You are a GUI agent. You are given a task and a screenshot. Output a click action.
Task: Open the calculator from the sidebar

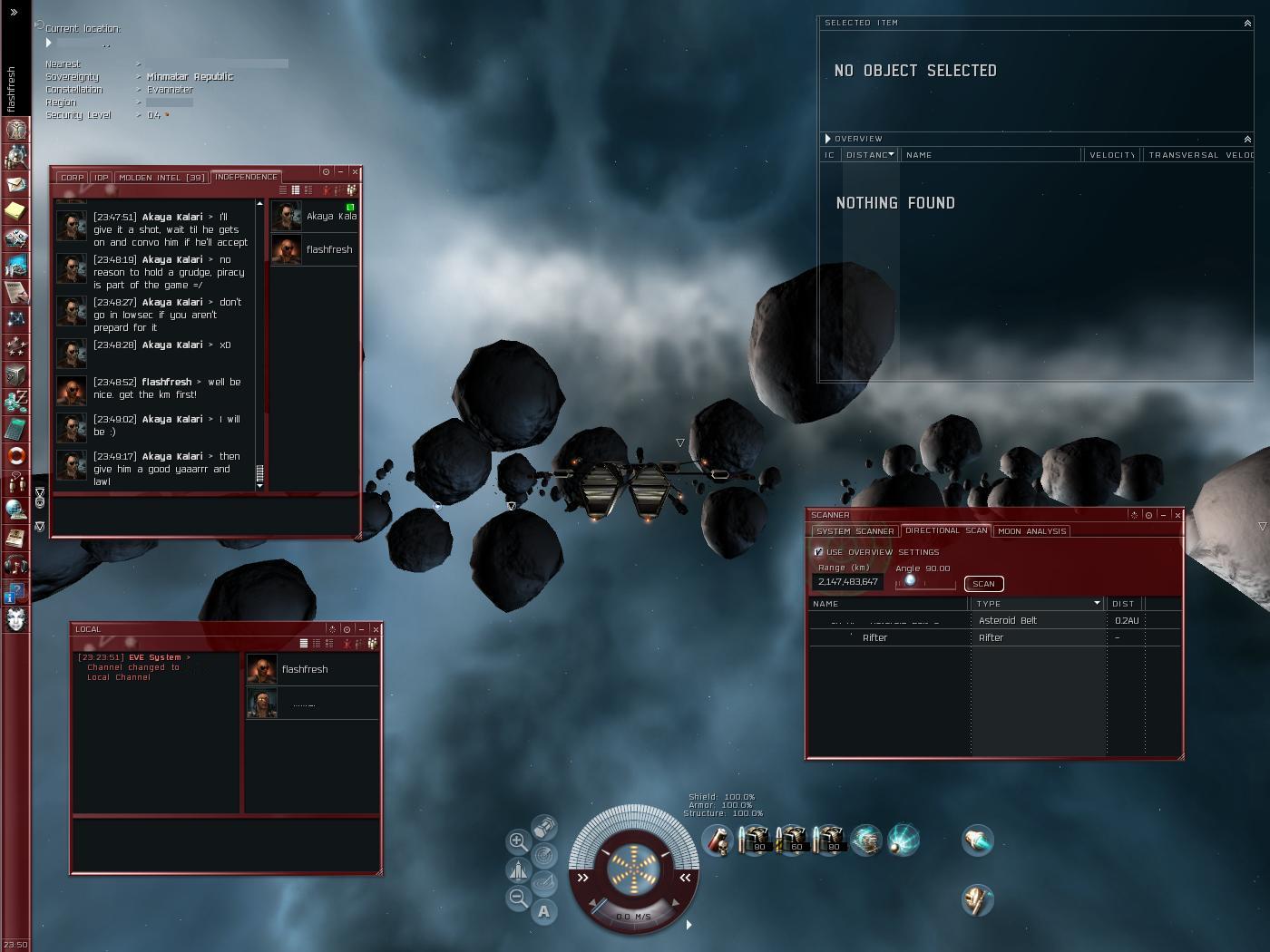click(15, 427)
